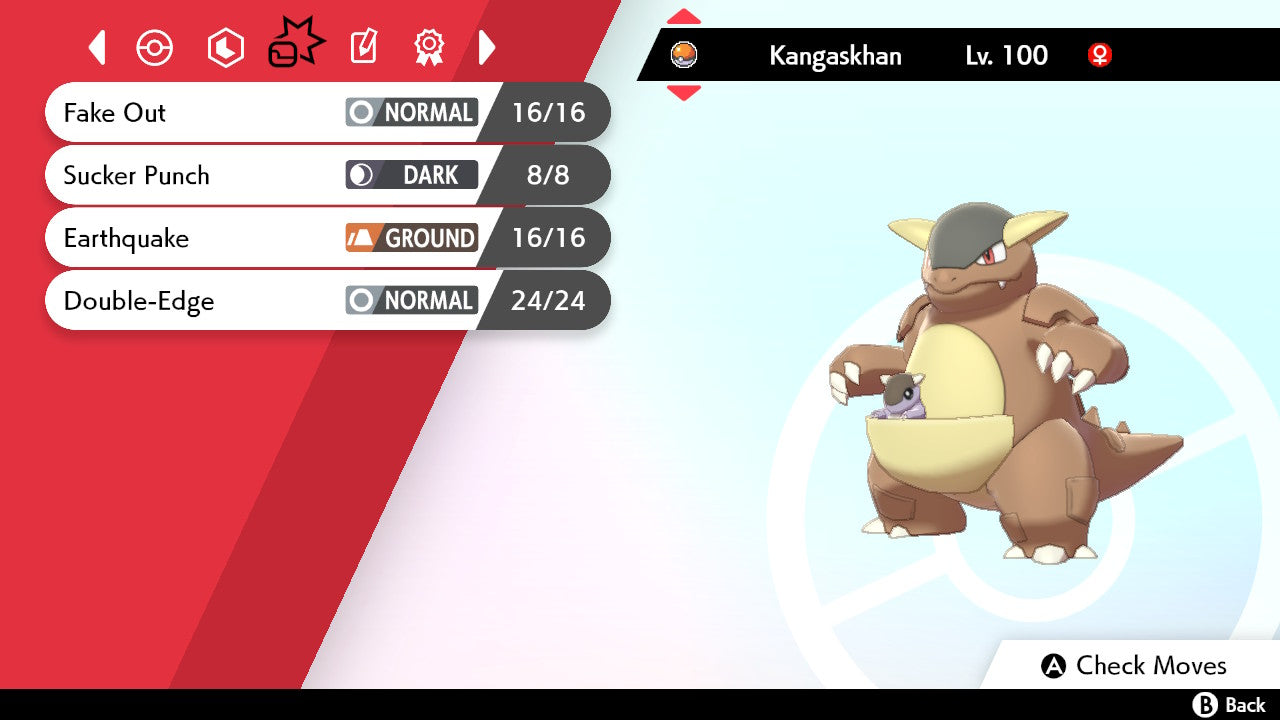This screenshot has height=720, width=1280.
Task: Go to previous summary page with left arrow
Action: (x=97, y=47)
